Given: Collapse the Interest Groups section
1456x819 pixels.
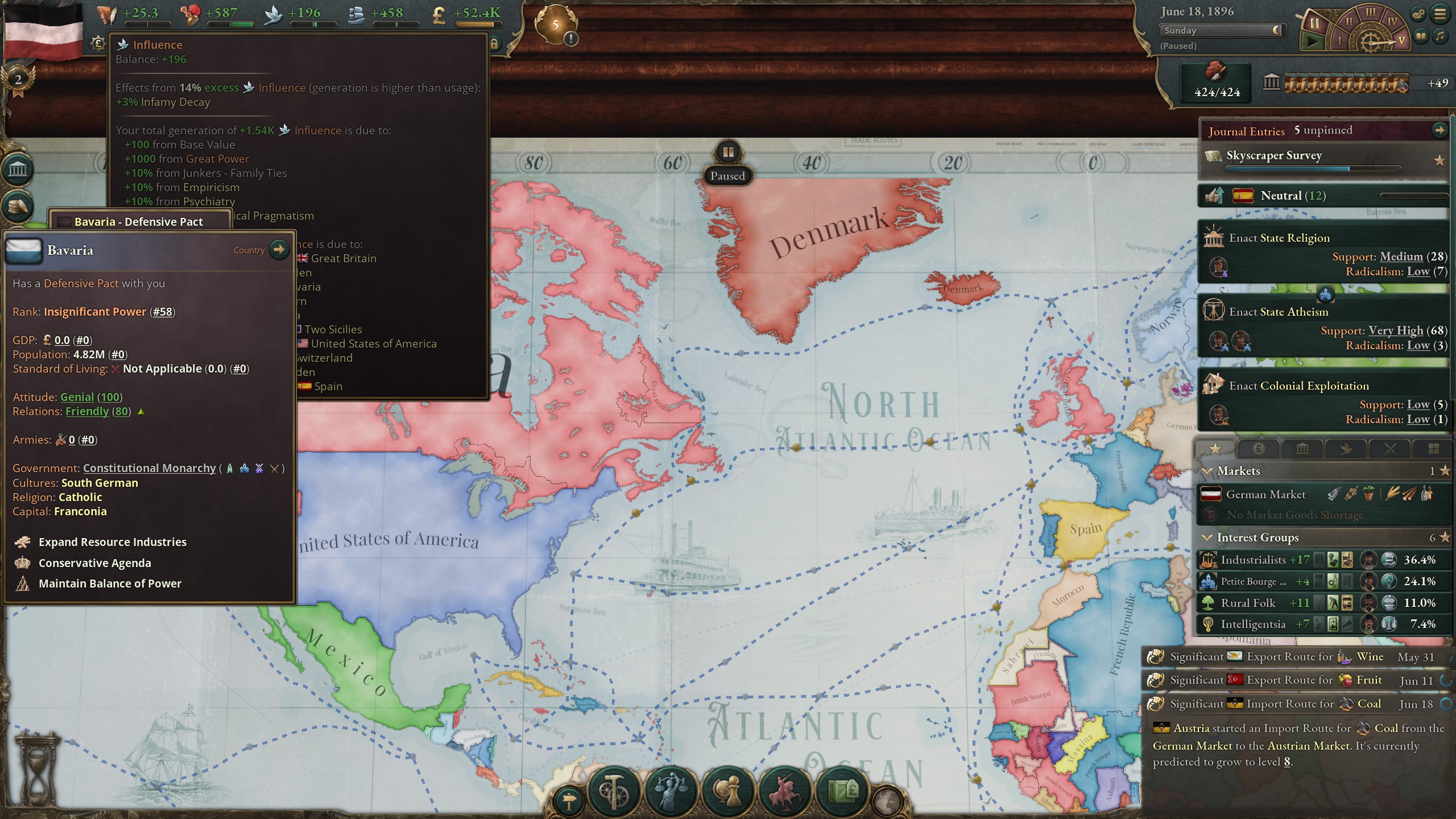Looking at the screenshot, I should [x=1207, y=537].
